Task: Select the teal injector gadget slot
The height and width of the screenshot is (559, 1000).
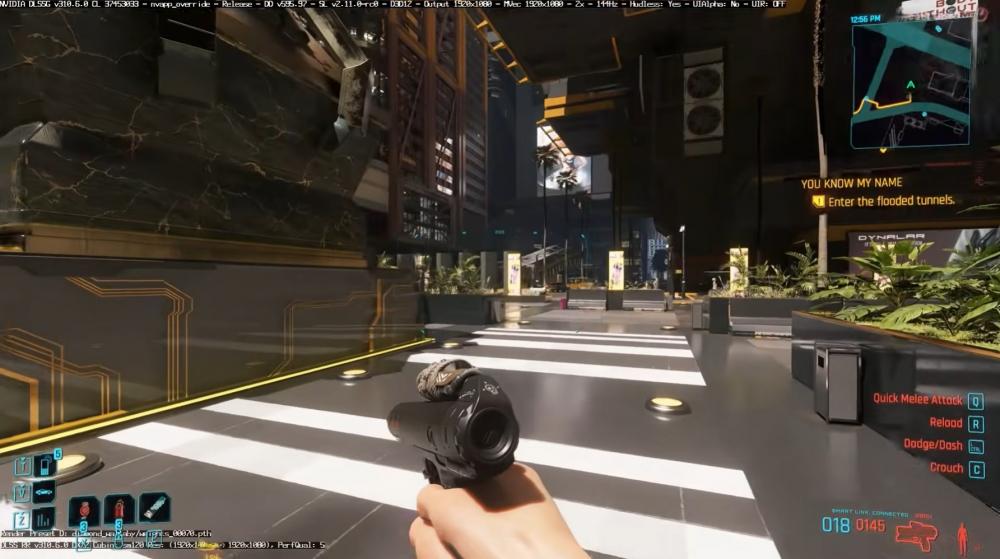Action: pos(153,508)
